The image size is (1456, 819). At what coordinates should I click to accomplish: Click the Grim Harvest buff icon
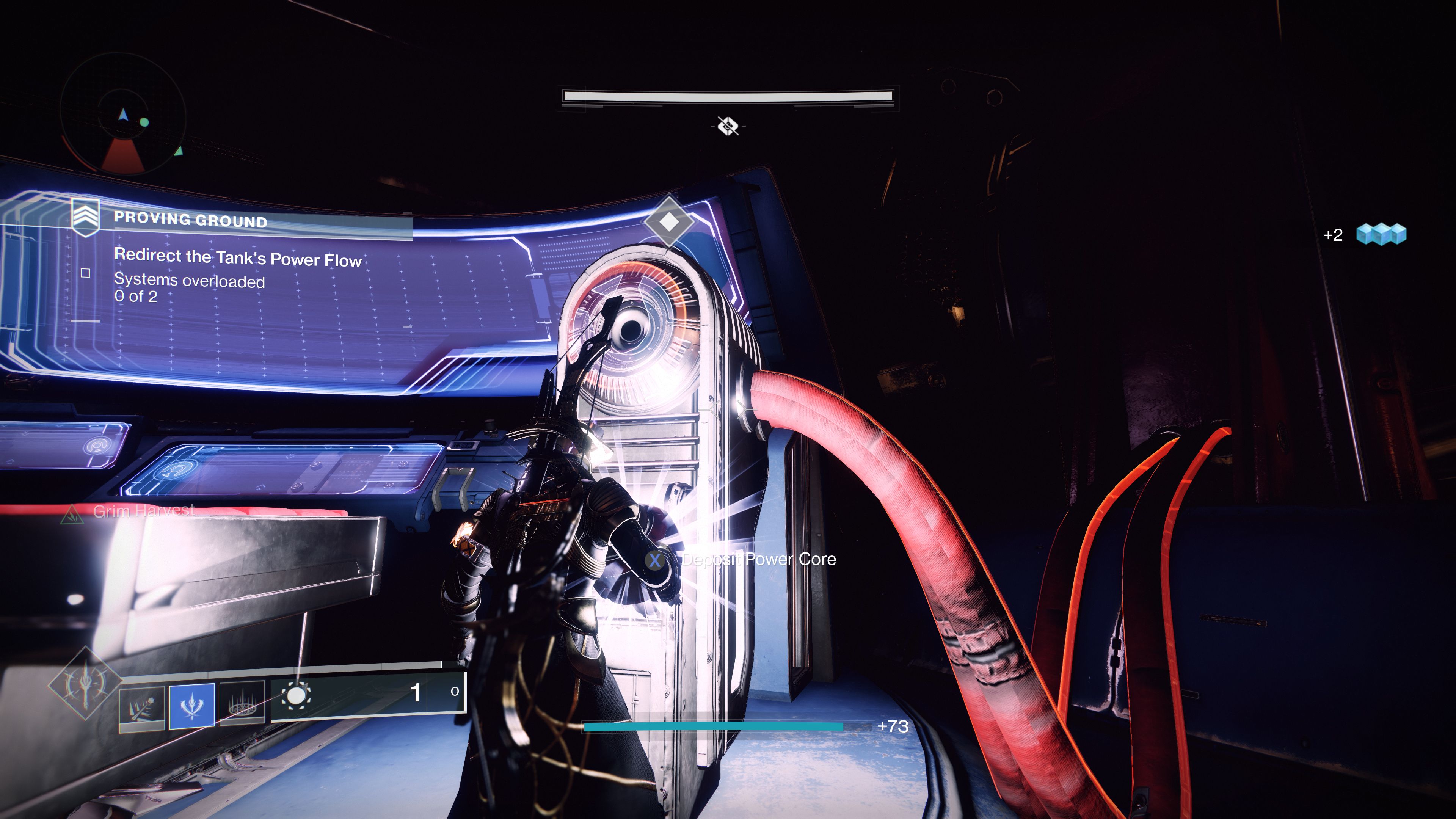click(x=72, y=513)
